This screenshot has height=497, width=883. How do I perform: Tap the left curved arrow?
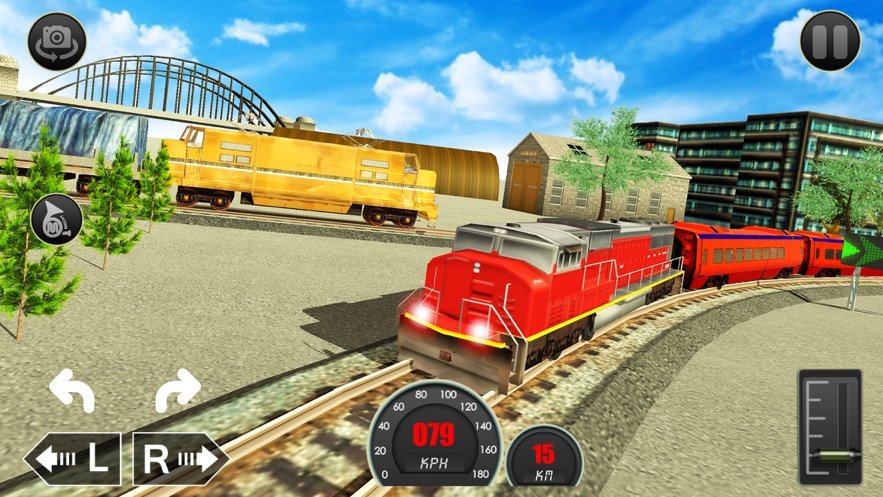(x=72, y=390)
